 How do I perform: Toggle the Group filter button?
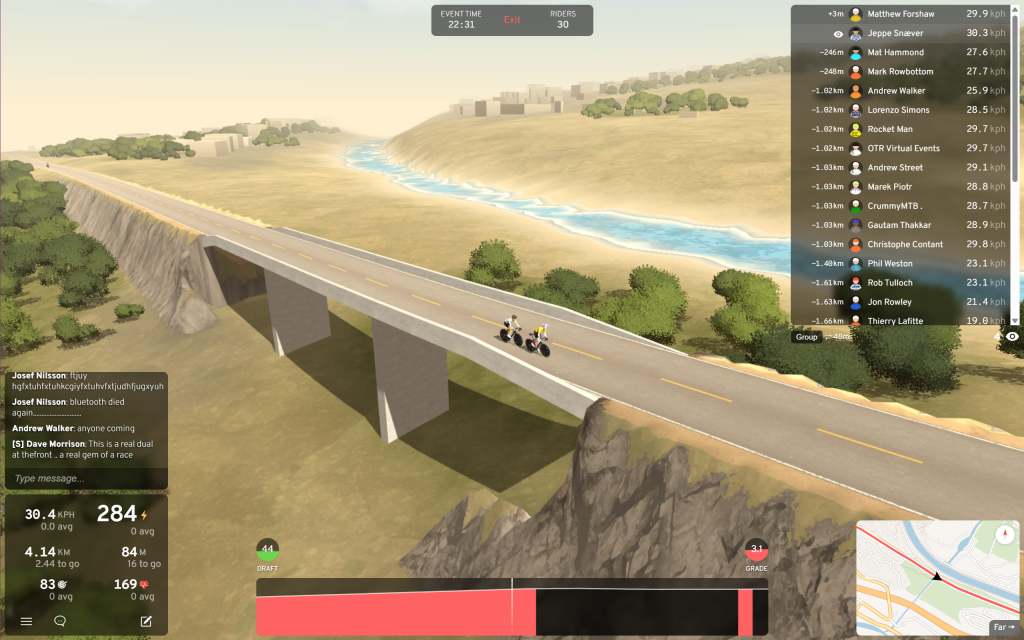806,337
